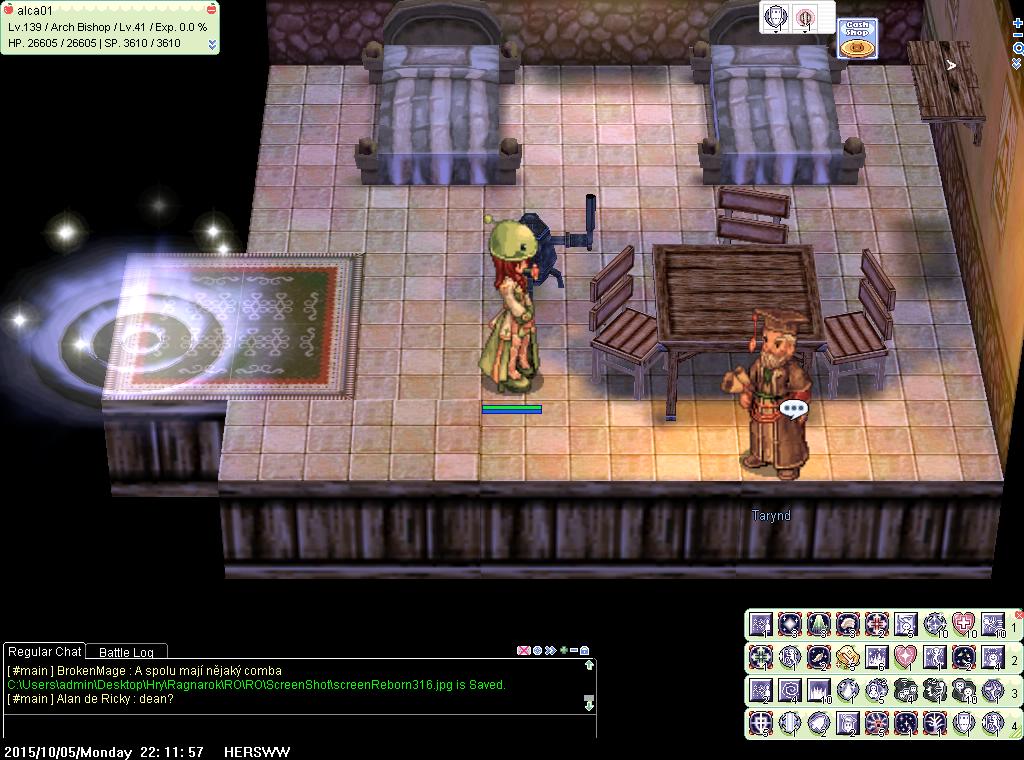The width and height of the screenshot is (1024, 760).
Task: Click the magnifier icon at screen edge
Action: [1018, 48]
